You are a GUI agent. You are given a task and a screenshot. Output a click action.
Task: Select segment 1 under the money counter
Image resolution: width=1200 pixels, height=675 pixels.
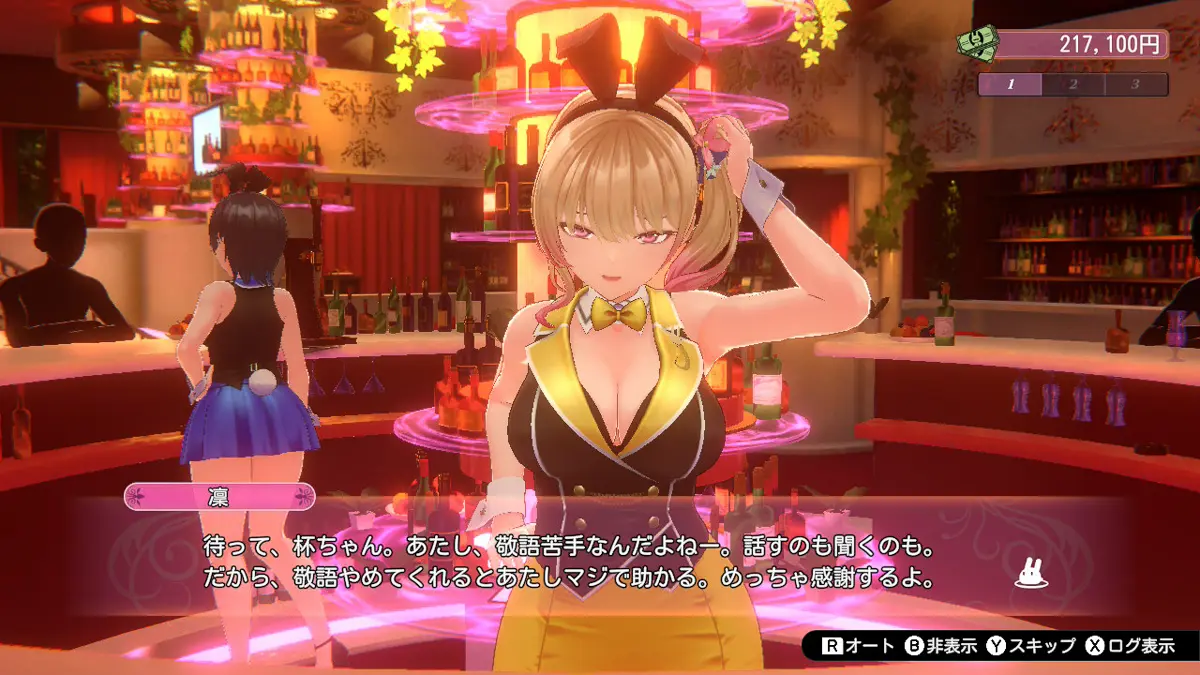(1010, 84)
